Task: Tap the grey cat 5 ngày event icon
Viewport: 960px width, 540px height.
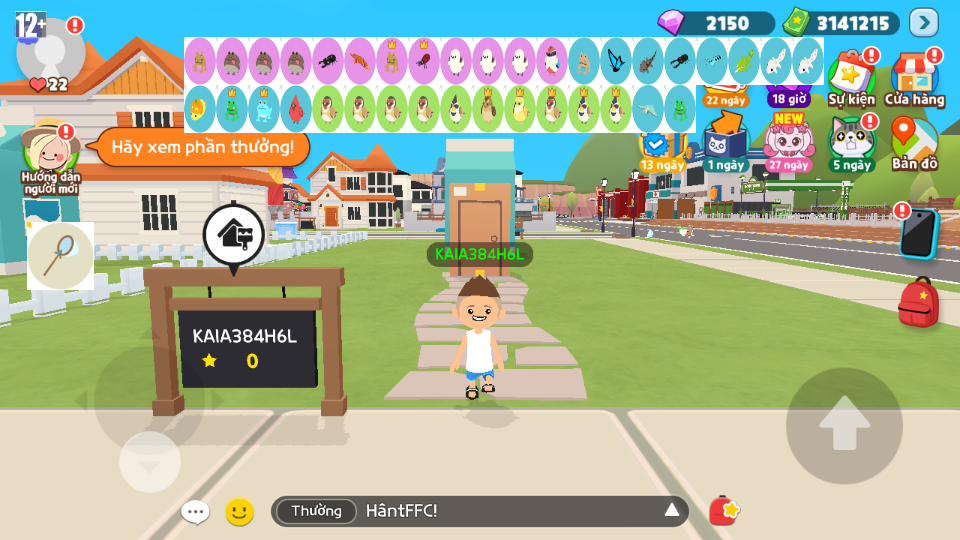Action: click(851, 142)
